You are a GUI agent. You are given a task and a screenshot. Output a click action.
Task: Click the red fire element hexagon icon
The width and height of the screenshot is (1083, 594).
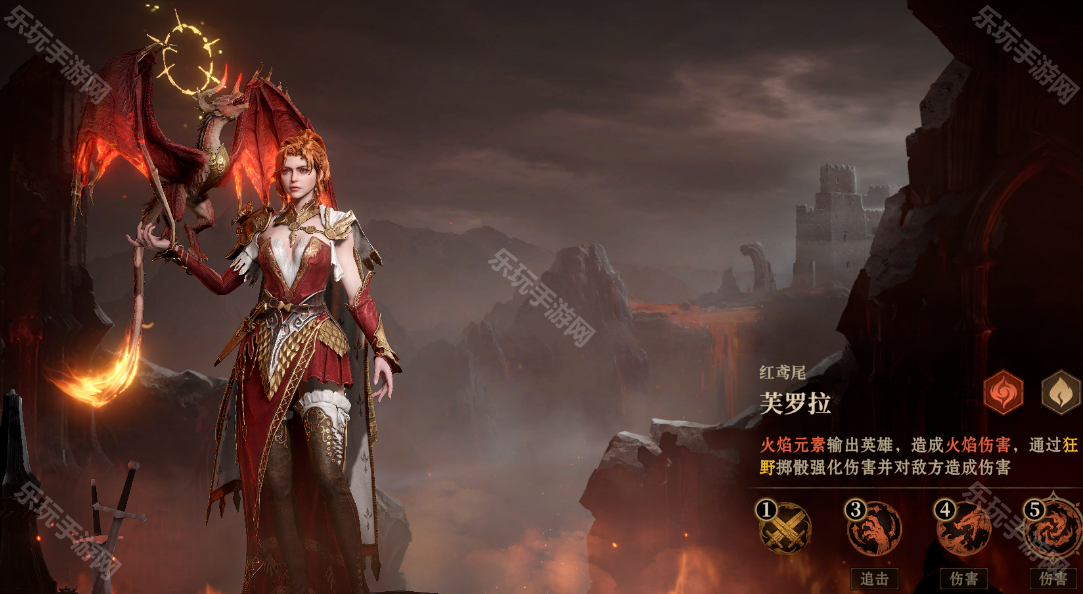pos(1003,392)
